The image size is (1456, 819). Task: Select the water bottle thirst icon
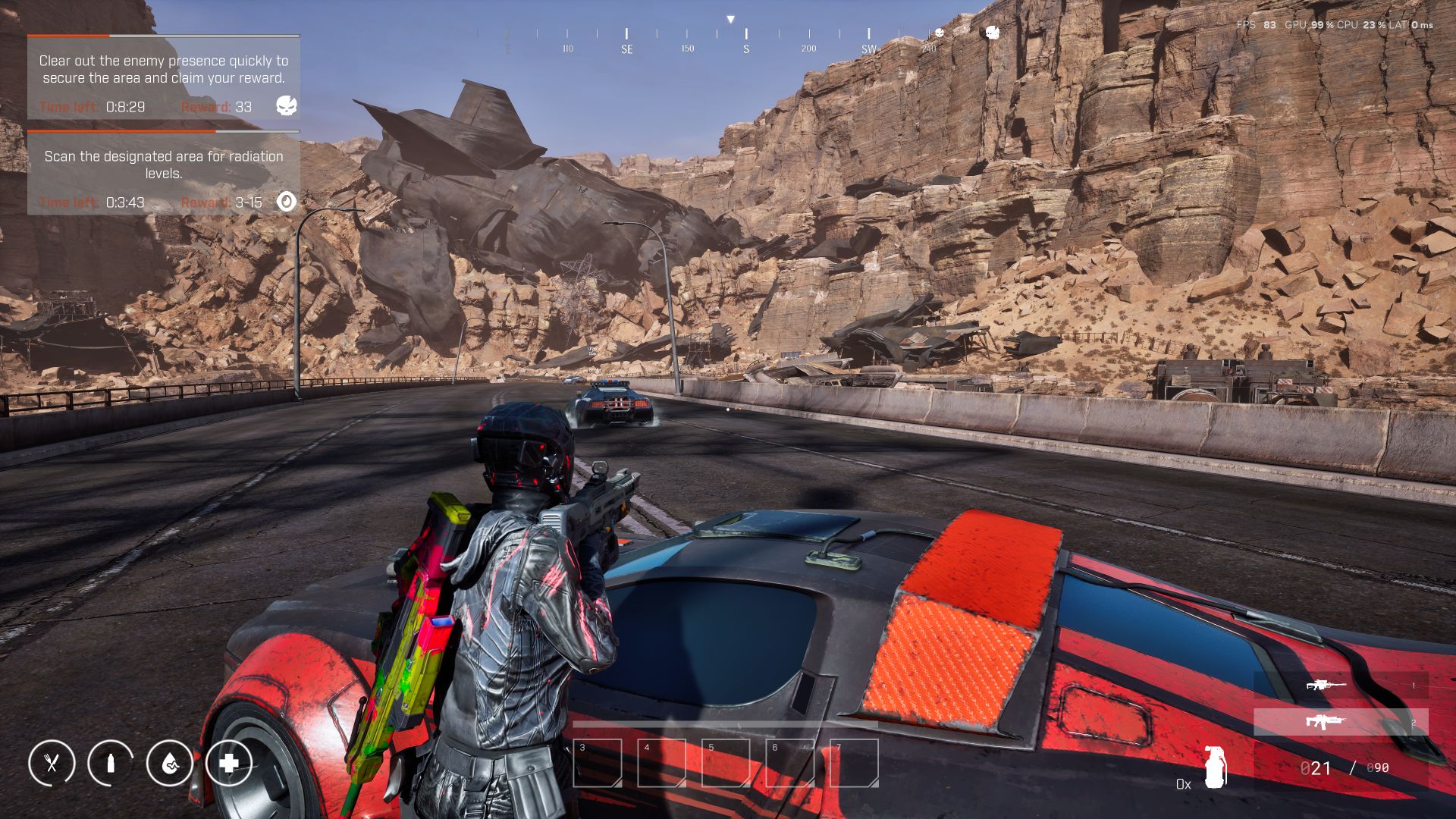pos(111,763)
